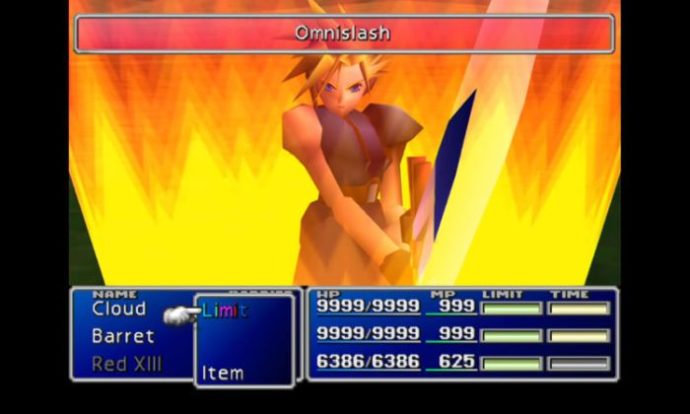Viewport: 690px width, 414px height.
Task: Pick Barret from the party list
Action: pyautogui.click(x=123, y=336)
